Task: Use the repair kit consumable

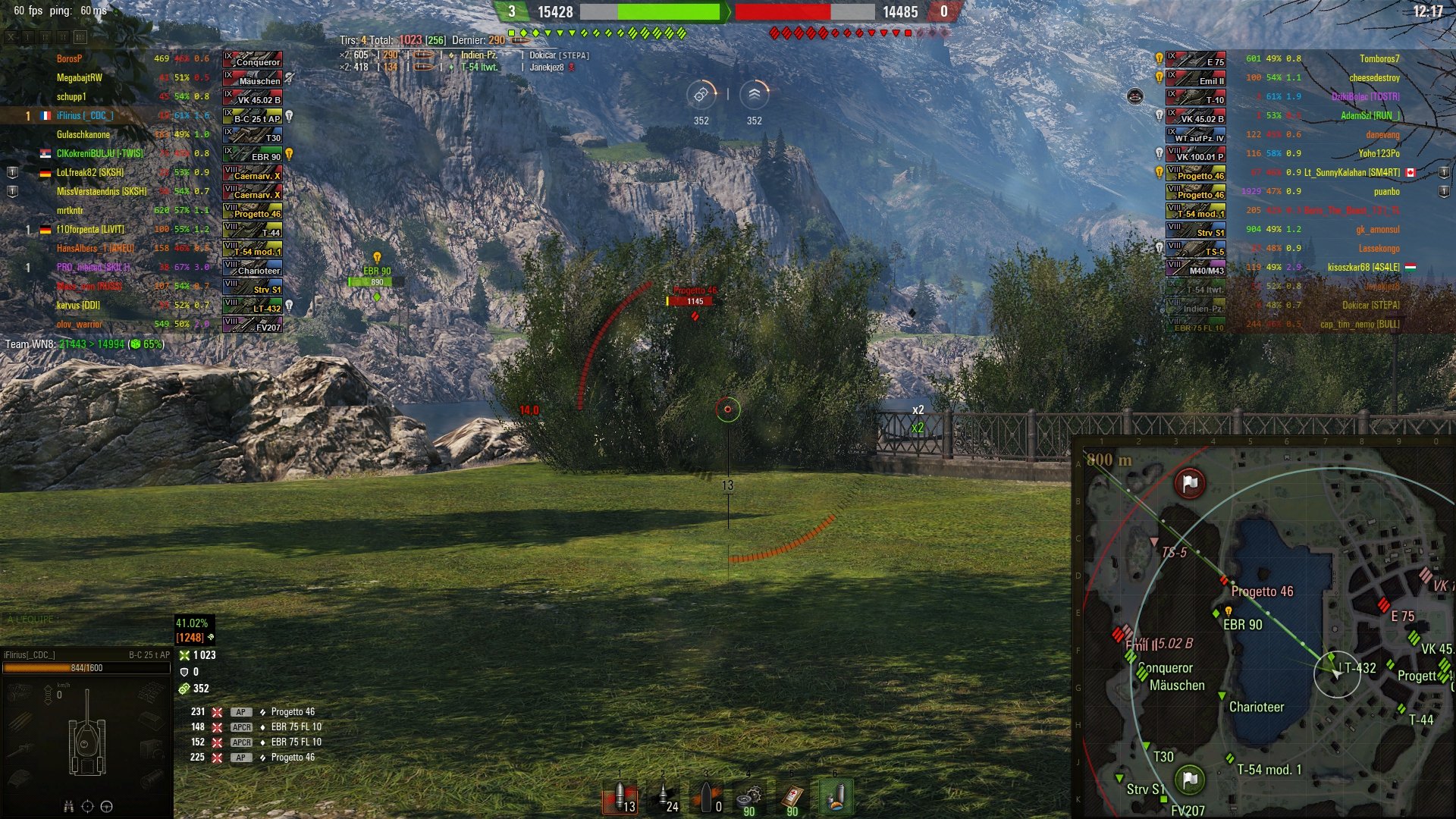Action: click(749, 798)
